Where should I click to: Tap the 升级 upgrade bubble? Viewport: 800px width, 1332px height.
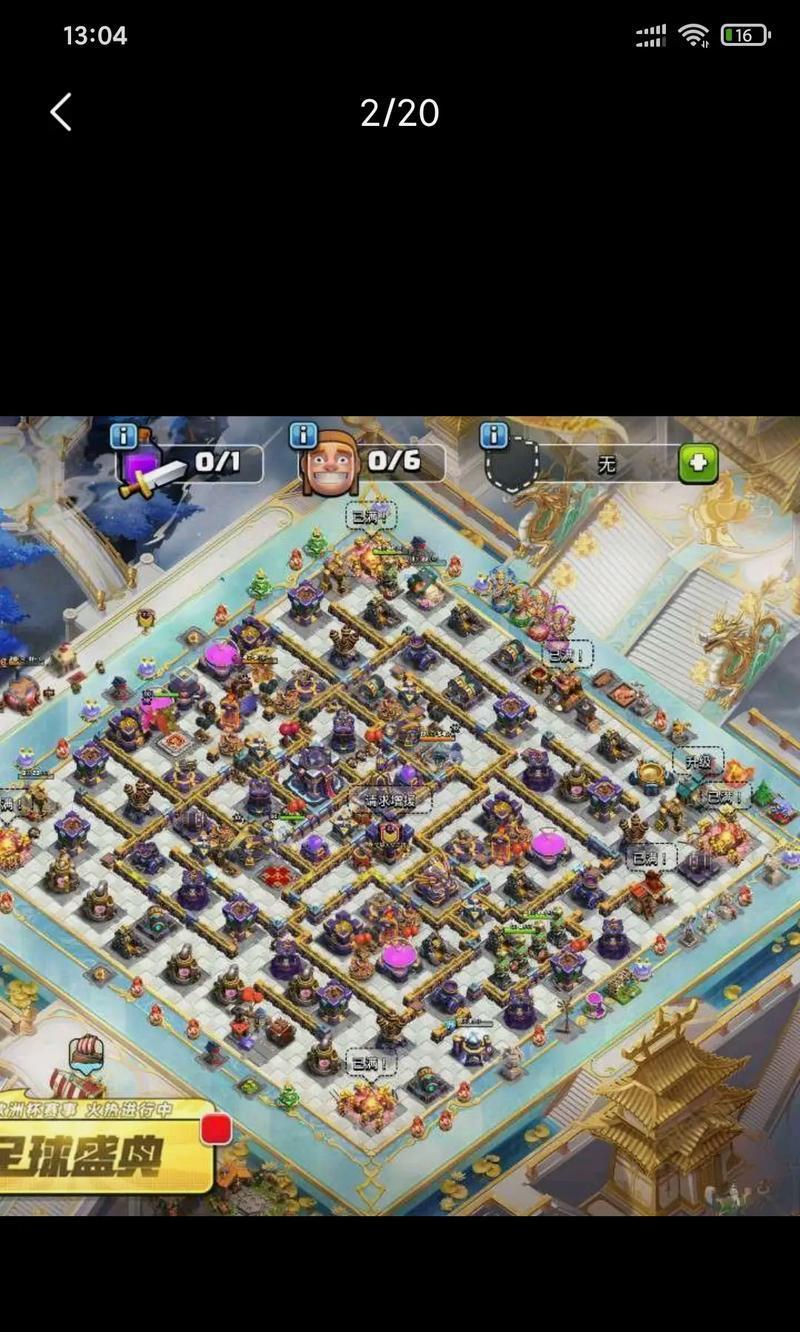pyautogui.click(x=697, y=762)
